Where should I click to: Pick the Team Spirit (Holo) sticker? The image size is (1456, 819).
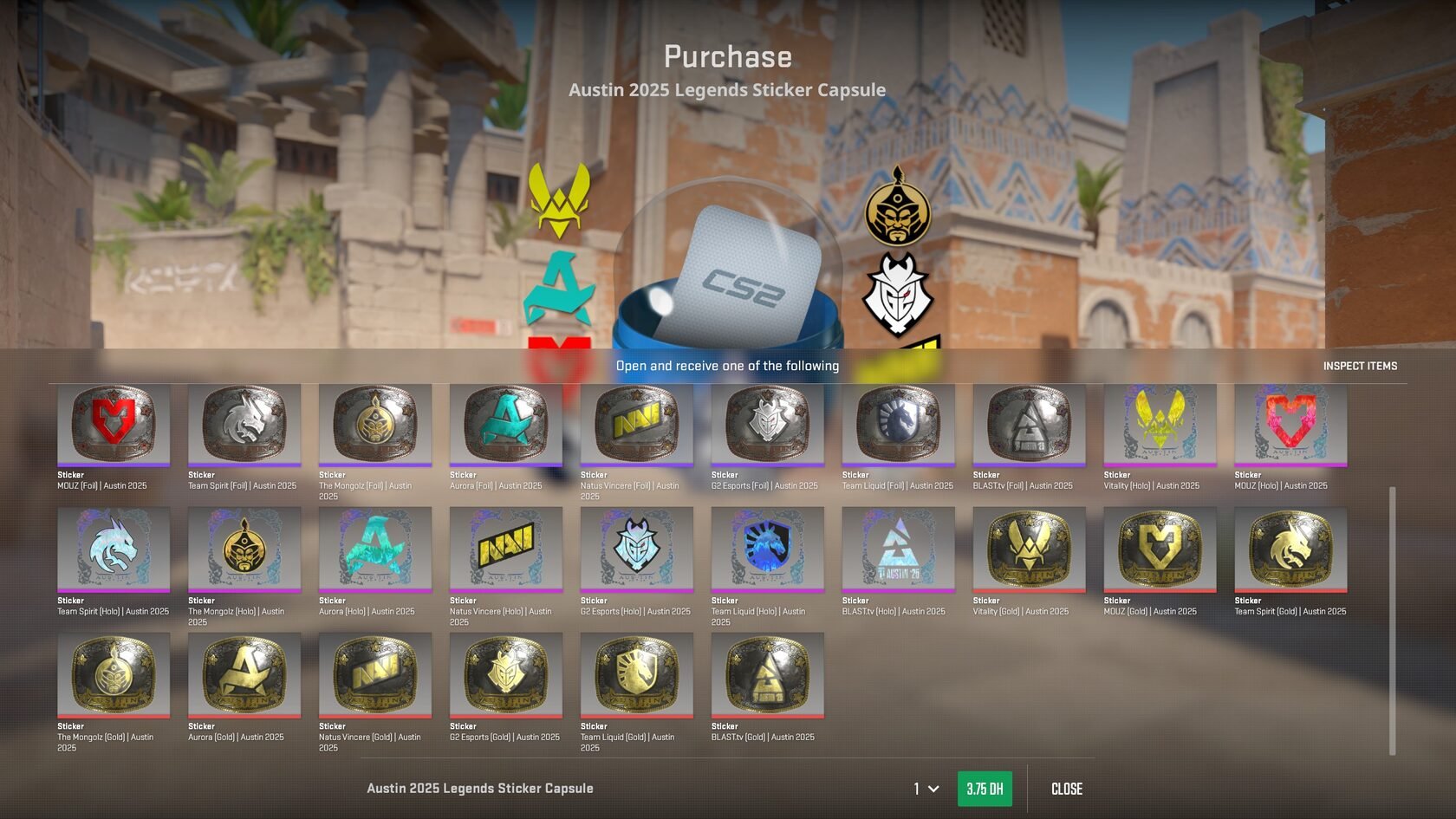click(x=114, y=549)
